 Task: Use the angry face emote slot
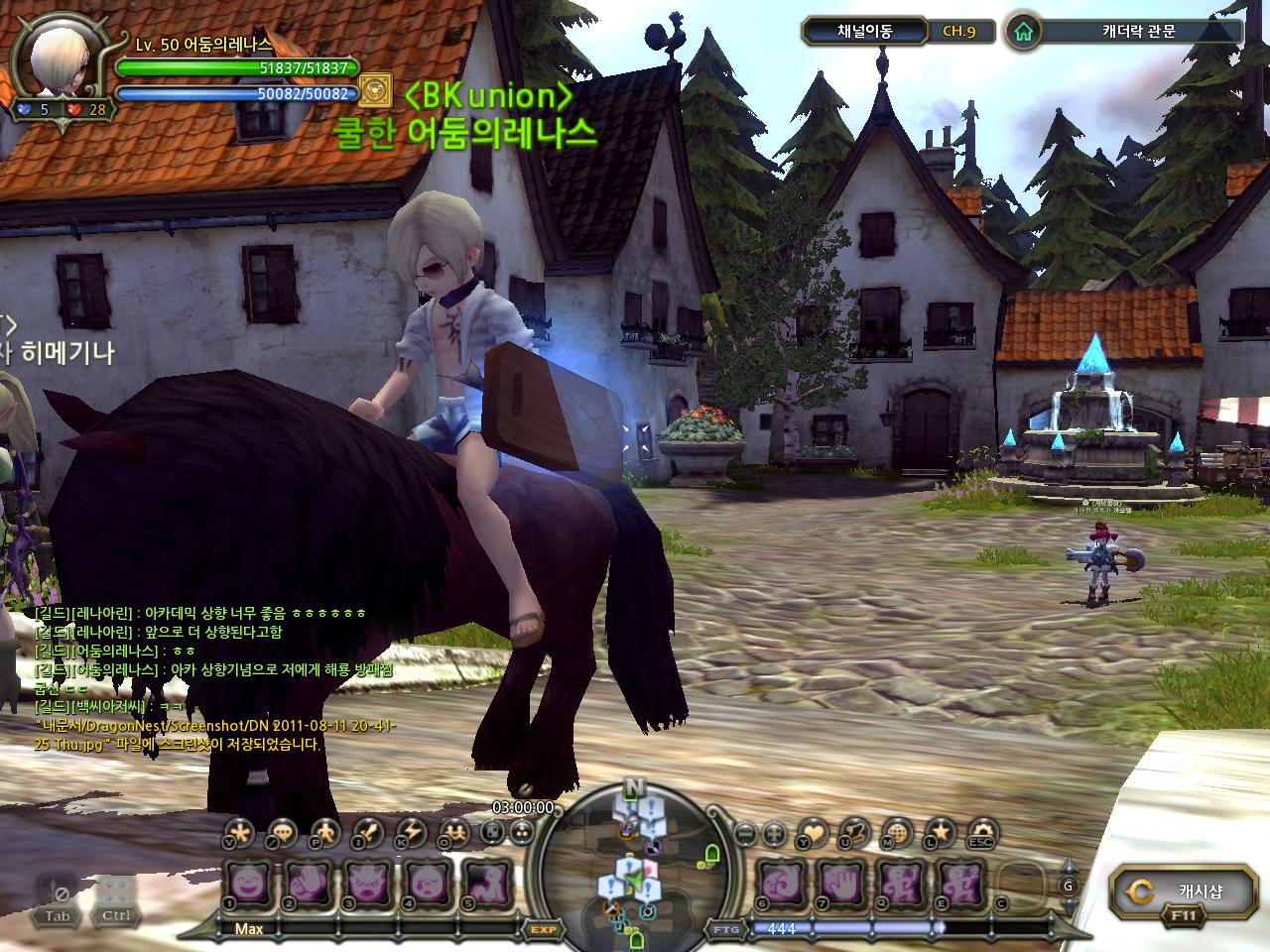coord(369,883)
